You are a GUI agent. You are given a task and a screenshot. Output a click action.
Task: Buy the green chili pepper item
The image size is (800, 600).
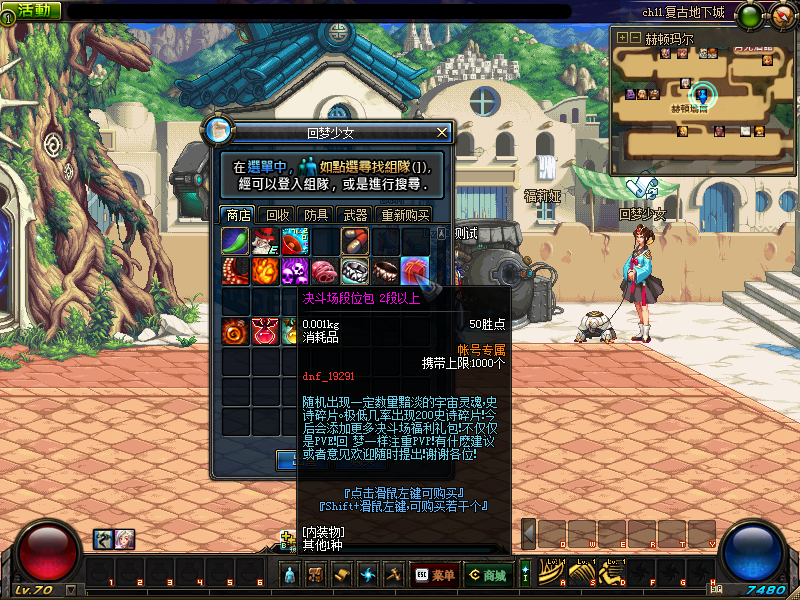coord(235,241)
